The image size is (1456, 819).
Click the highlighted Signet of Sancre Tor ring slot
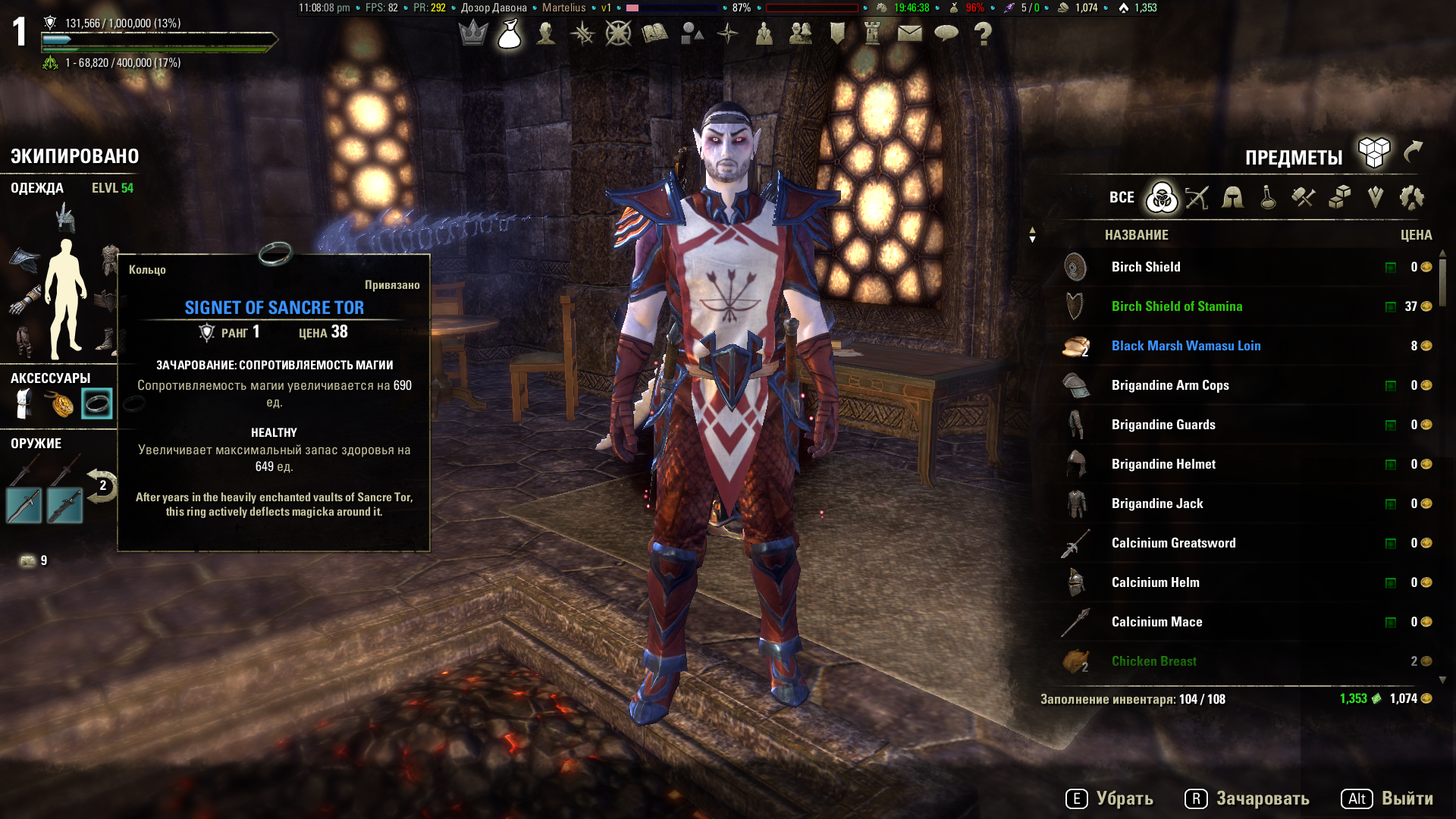click(97, 403)
